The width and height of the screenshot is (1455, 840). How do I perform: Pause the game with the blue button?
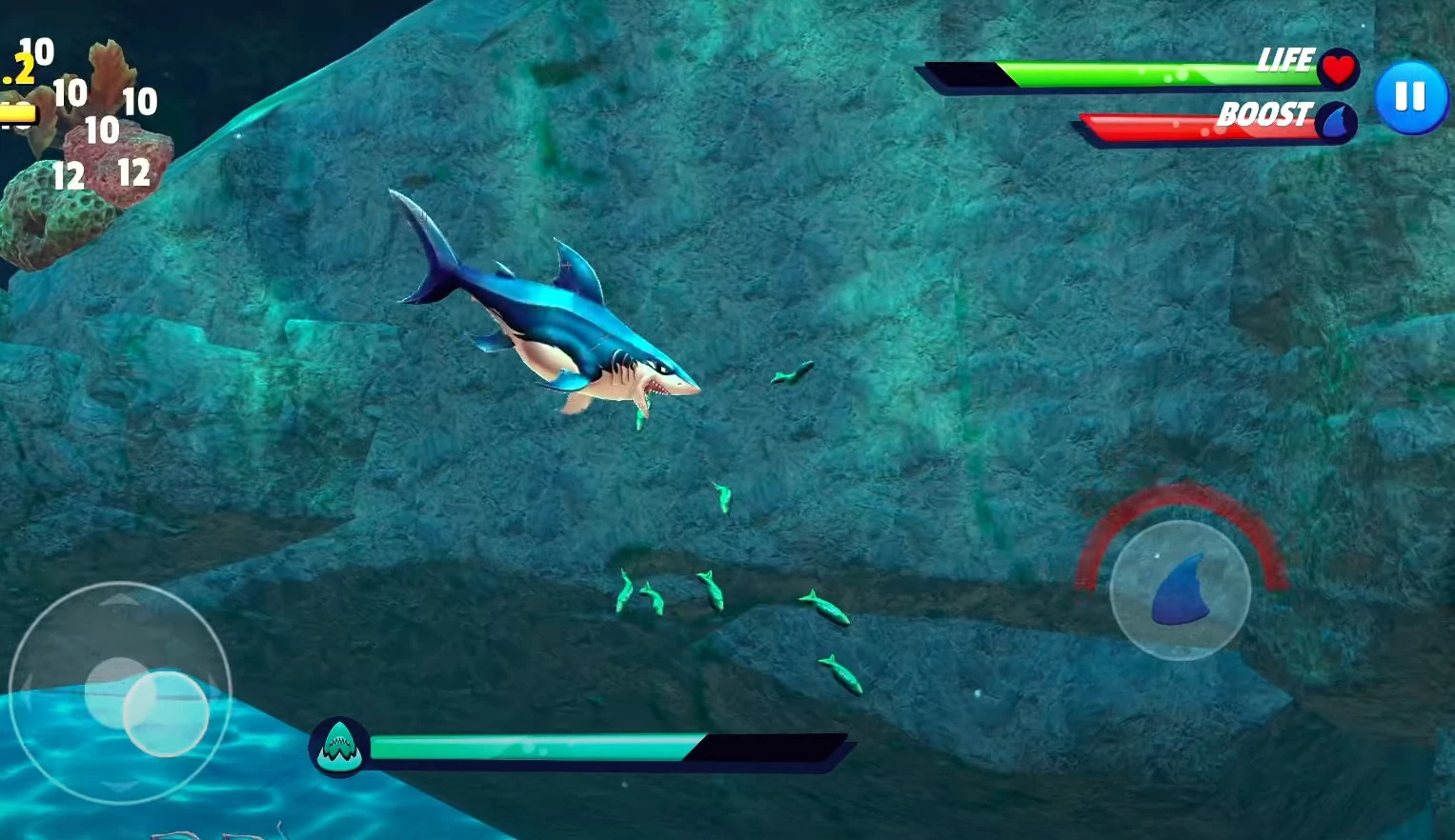point(1410,97)
